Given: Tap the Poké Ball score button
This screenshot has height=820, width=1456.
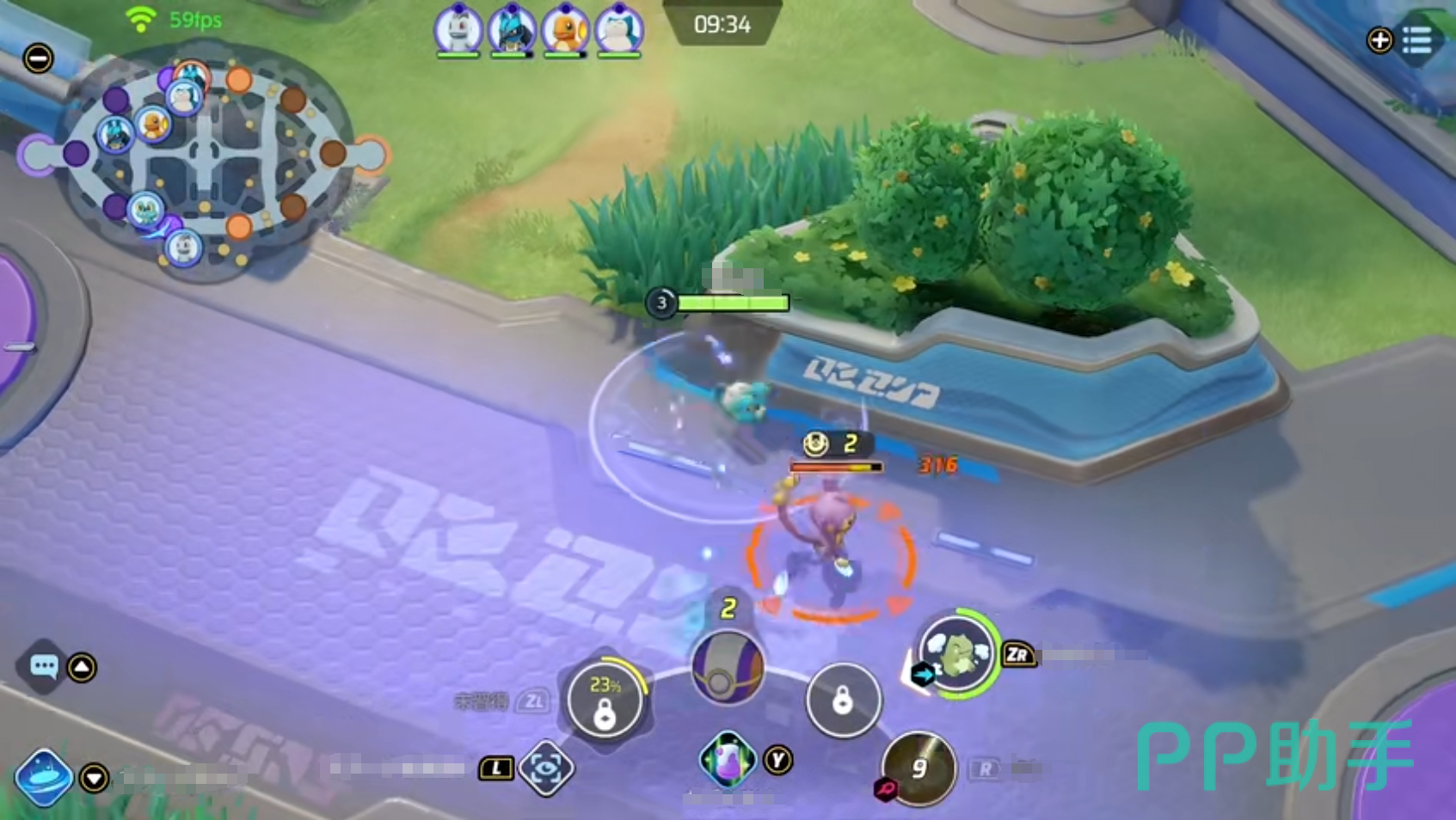Looking at the screenshot, I should 728,669.
